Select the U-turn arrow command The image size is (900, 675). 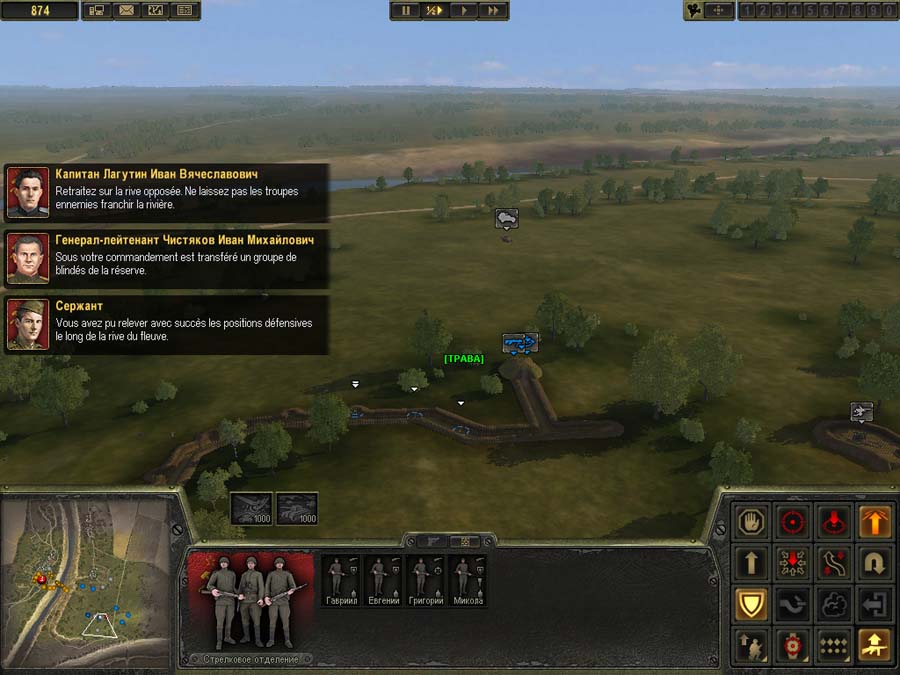tap(876, 563)
